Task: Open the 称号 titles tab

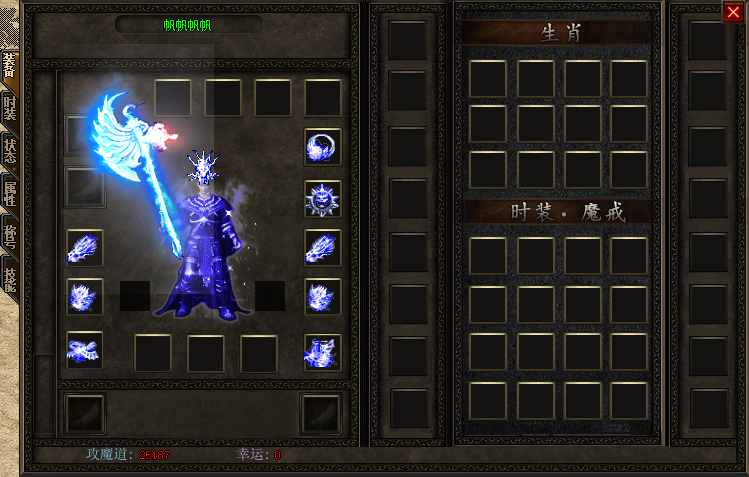Action: coord(9,236)
